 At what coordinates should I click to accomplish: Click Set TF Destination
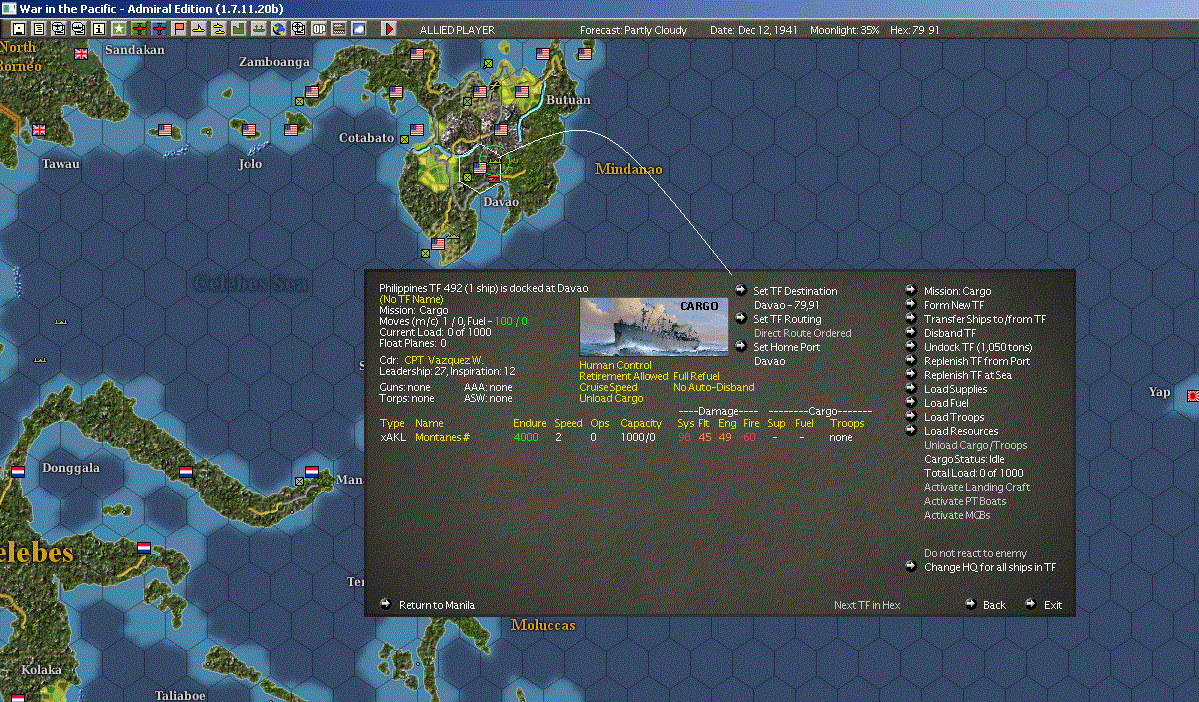tap(794, 291)
